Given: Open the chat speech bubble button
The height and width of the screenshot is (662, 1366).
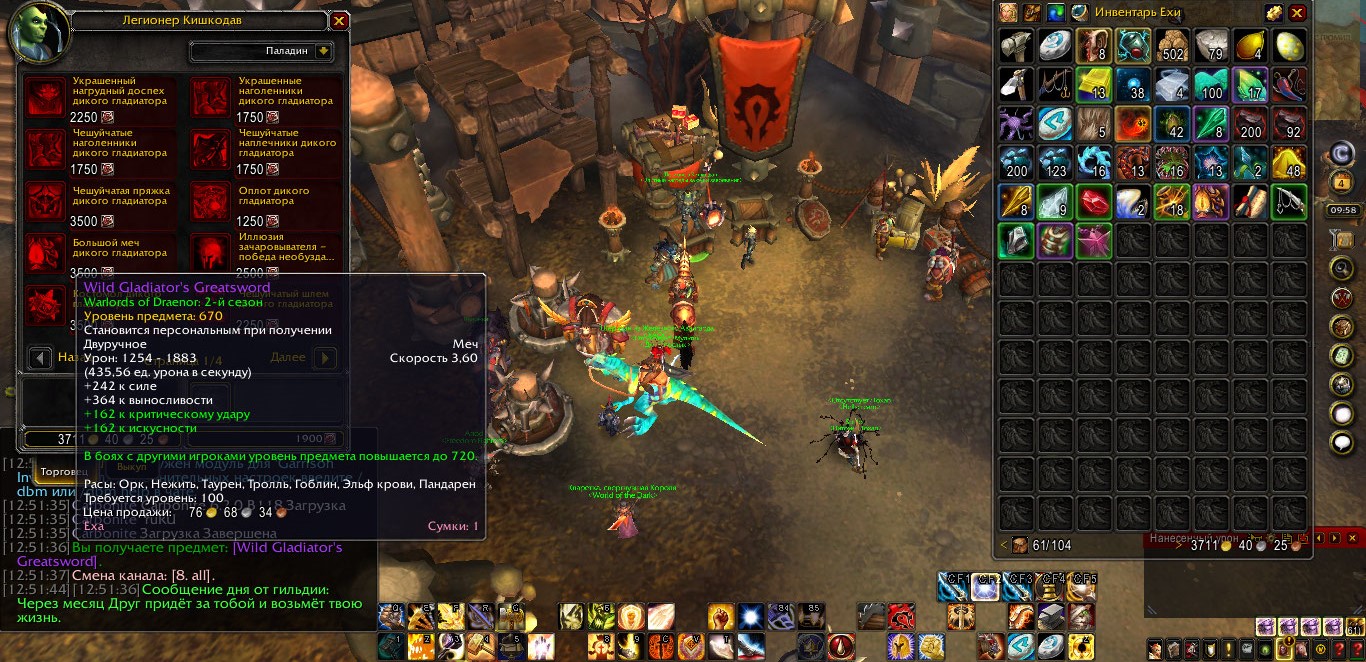Looking at the screenshot, I should tap(1342, 442).
